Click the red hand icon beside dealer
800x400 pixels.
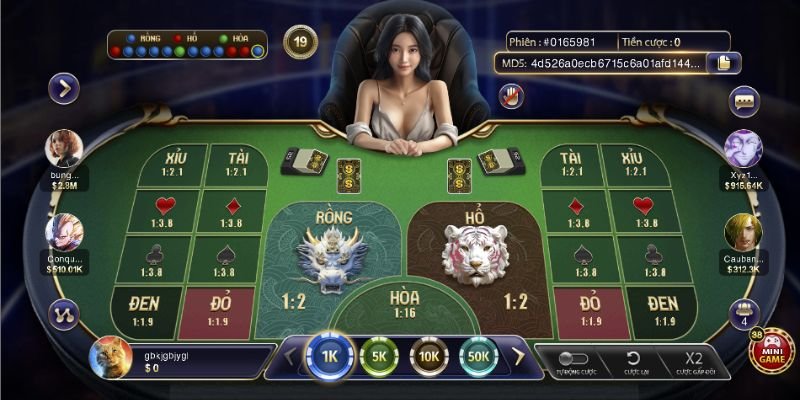512,96
